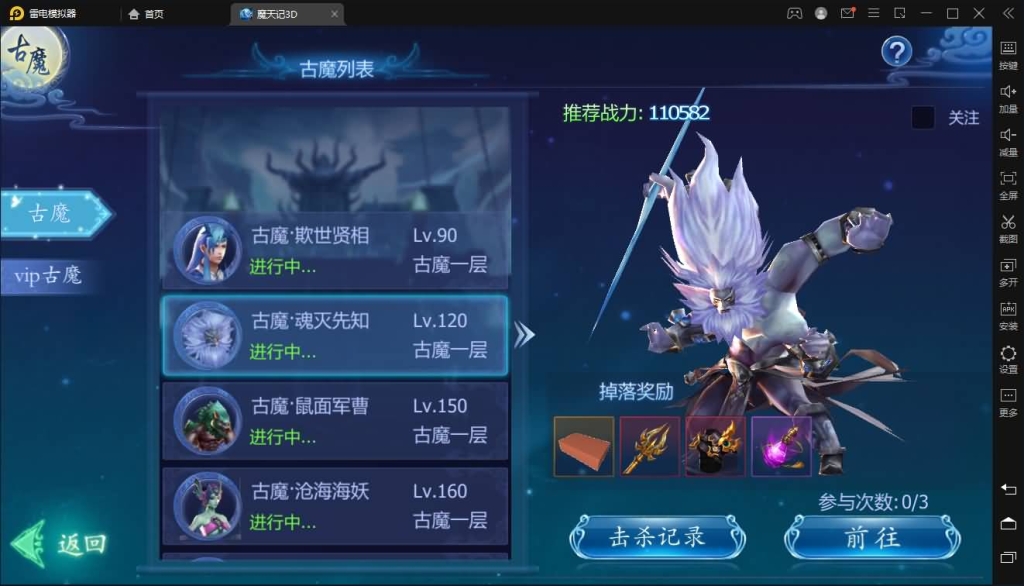This screenshot has height=586, width=1024.
Task: Open the emulator 设置 settings button
Action: coord(1008,358)
